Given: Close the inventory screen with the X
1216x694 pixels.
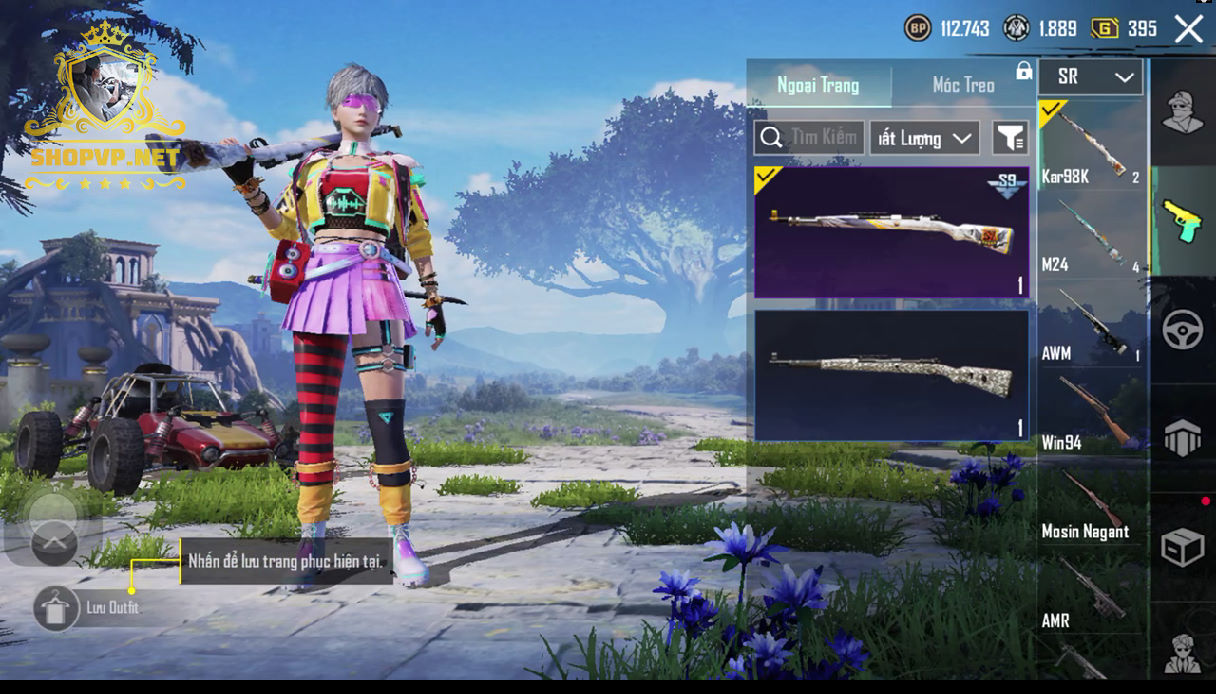Looking at the screenshot, I should click(1189, 29).
